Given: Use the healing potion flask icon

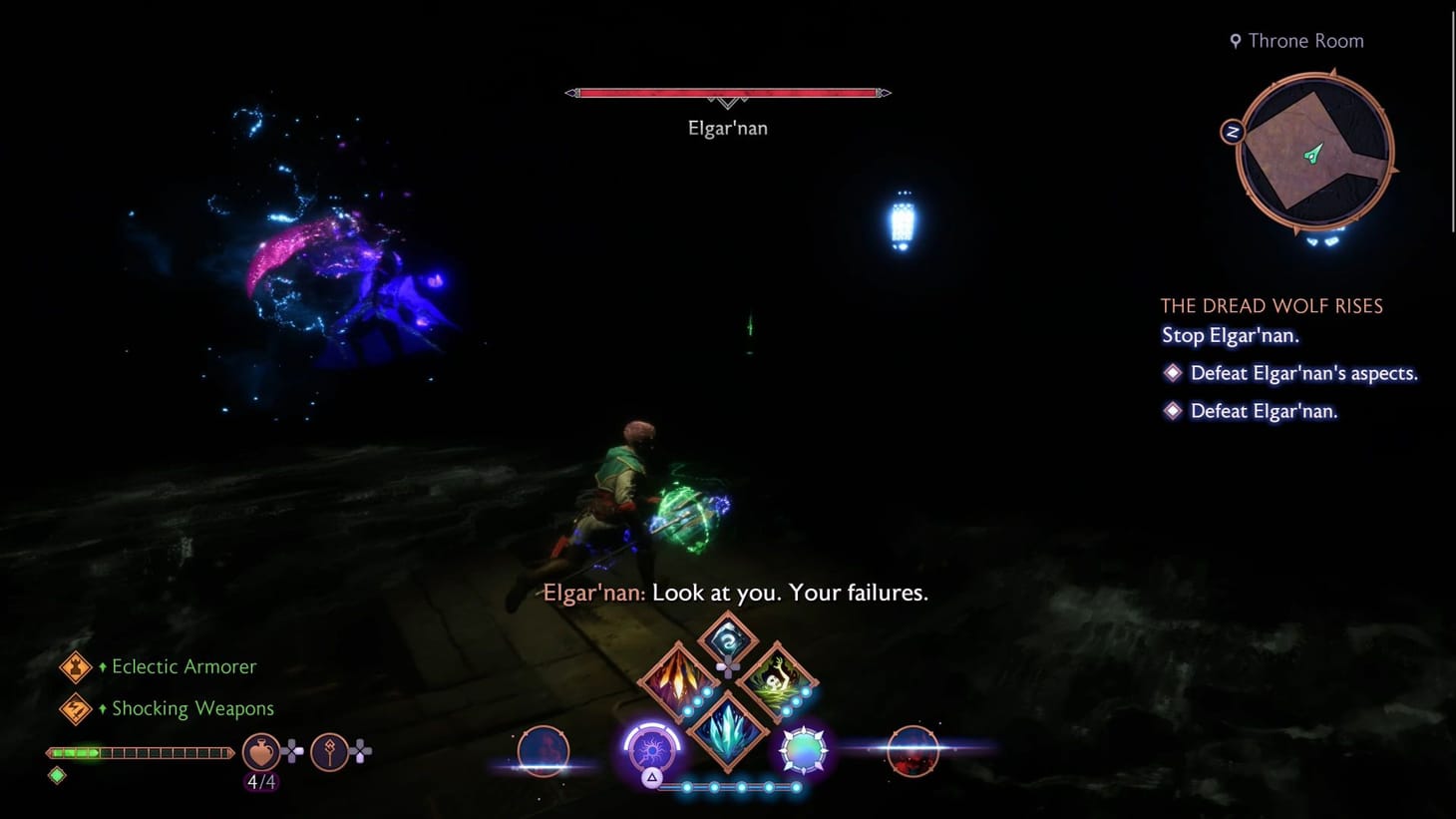Looking at the screenshot, I should point(259,752).
